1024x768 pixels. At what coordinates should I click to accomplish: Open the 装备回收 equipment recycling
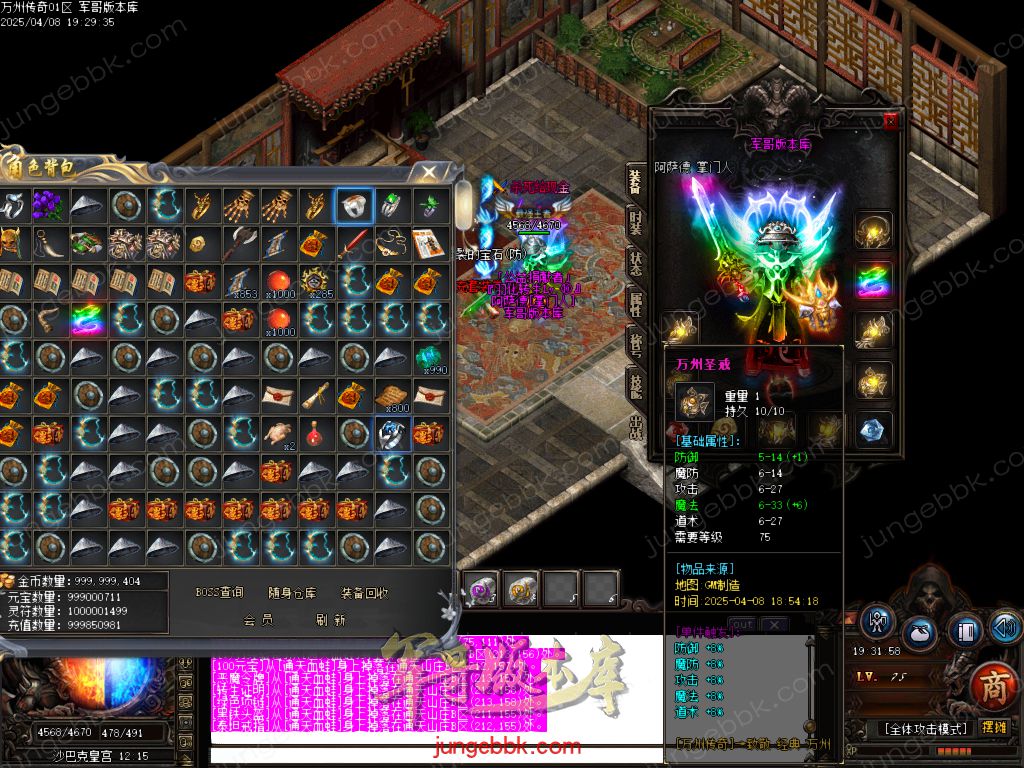[364, 593]
